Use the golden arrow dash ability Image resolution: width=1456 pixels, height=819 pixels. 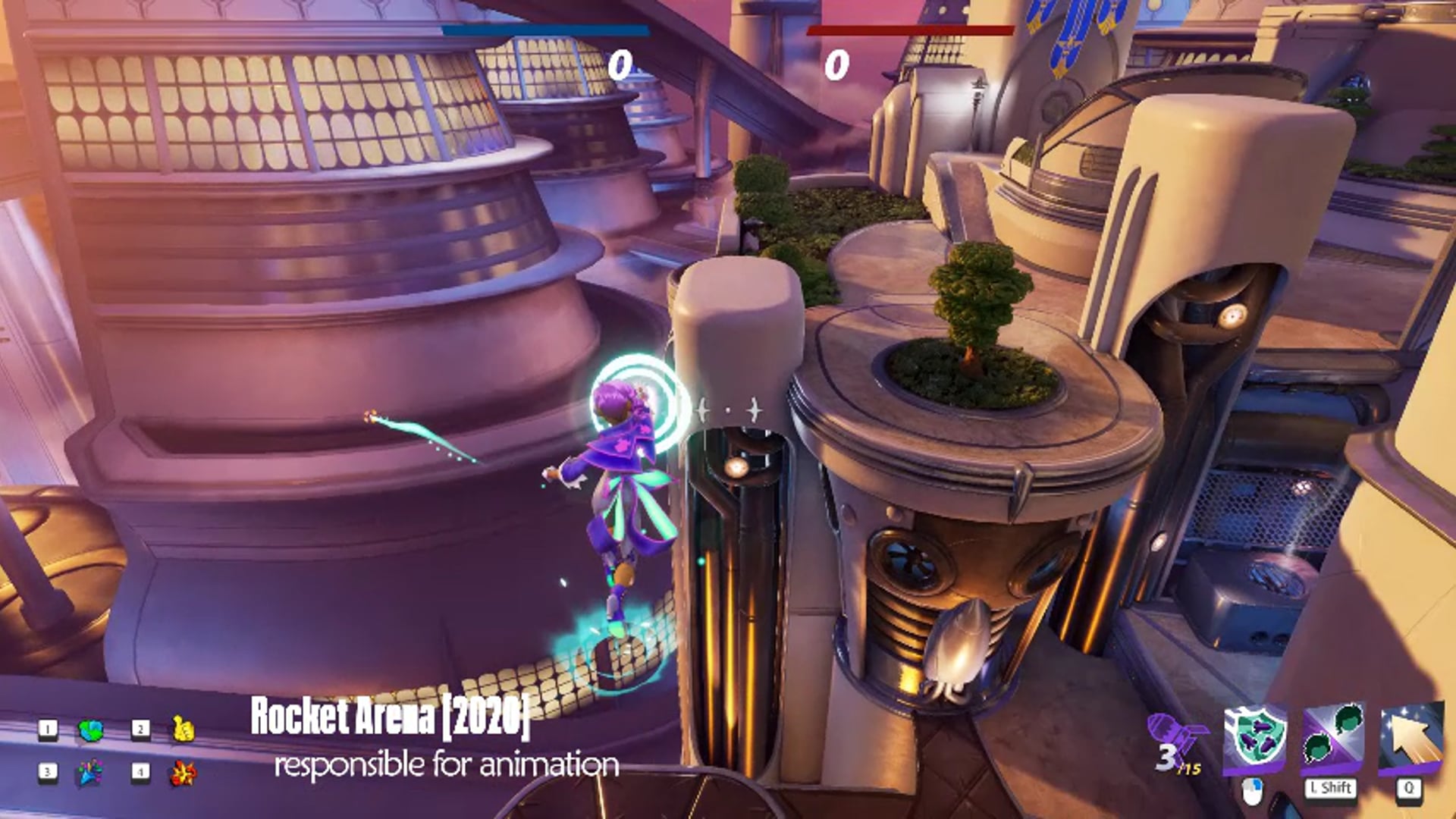click(x=1410, y=738)
